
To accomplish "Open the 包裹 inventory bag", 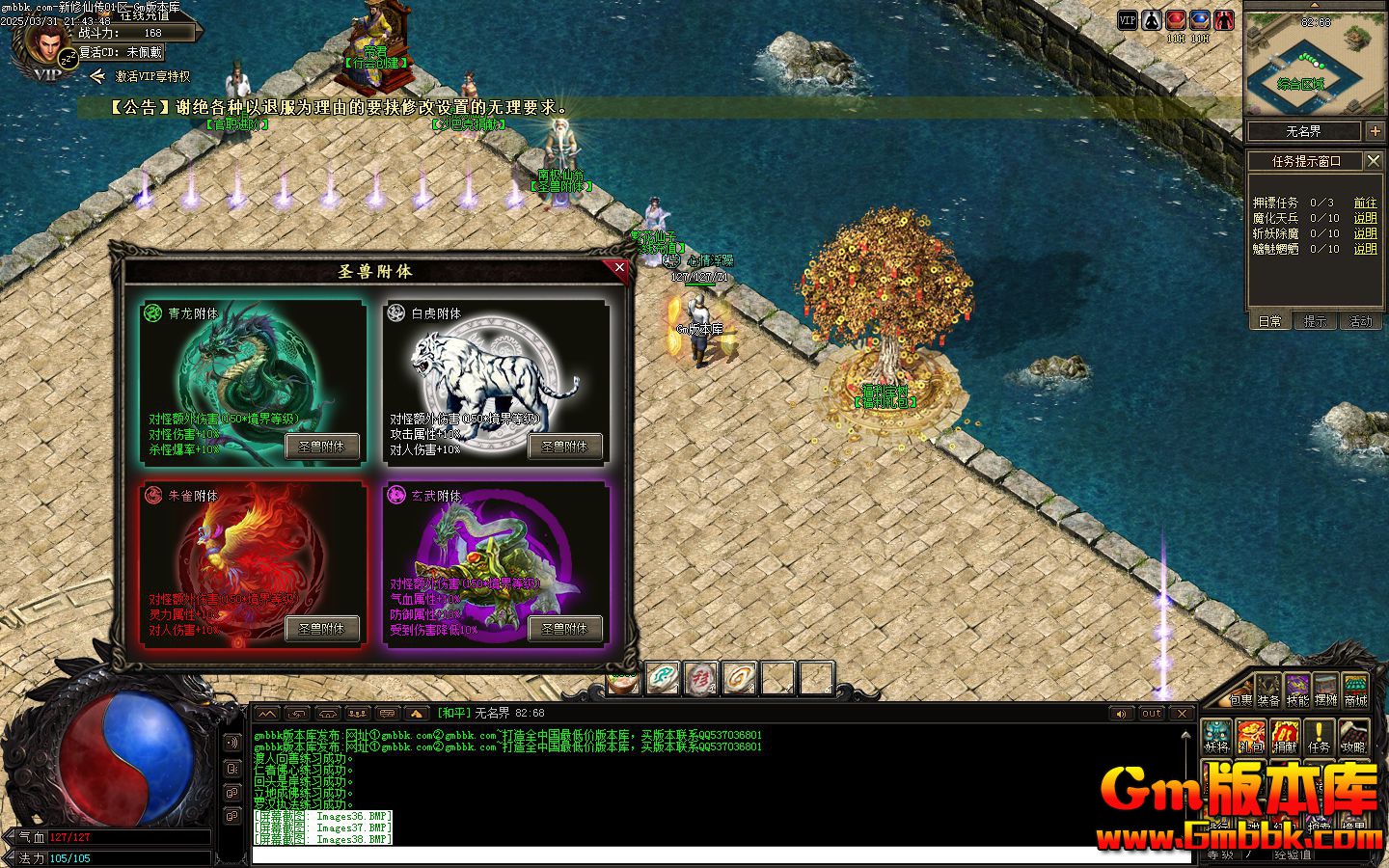I will point(1240,692).
